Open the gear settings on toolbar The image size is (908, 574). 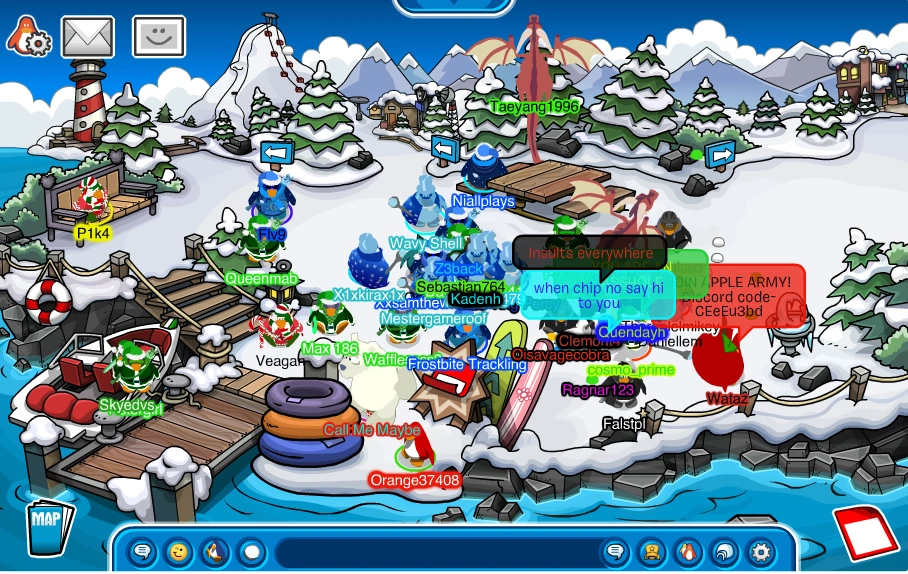[x=761, y=551]
